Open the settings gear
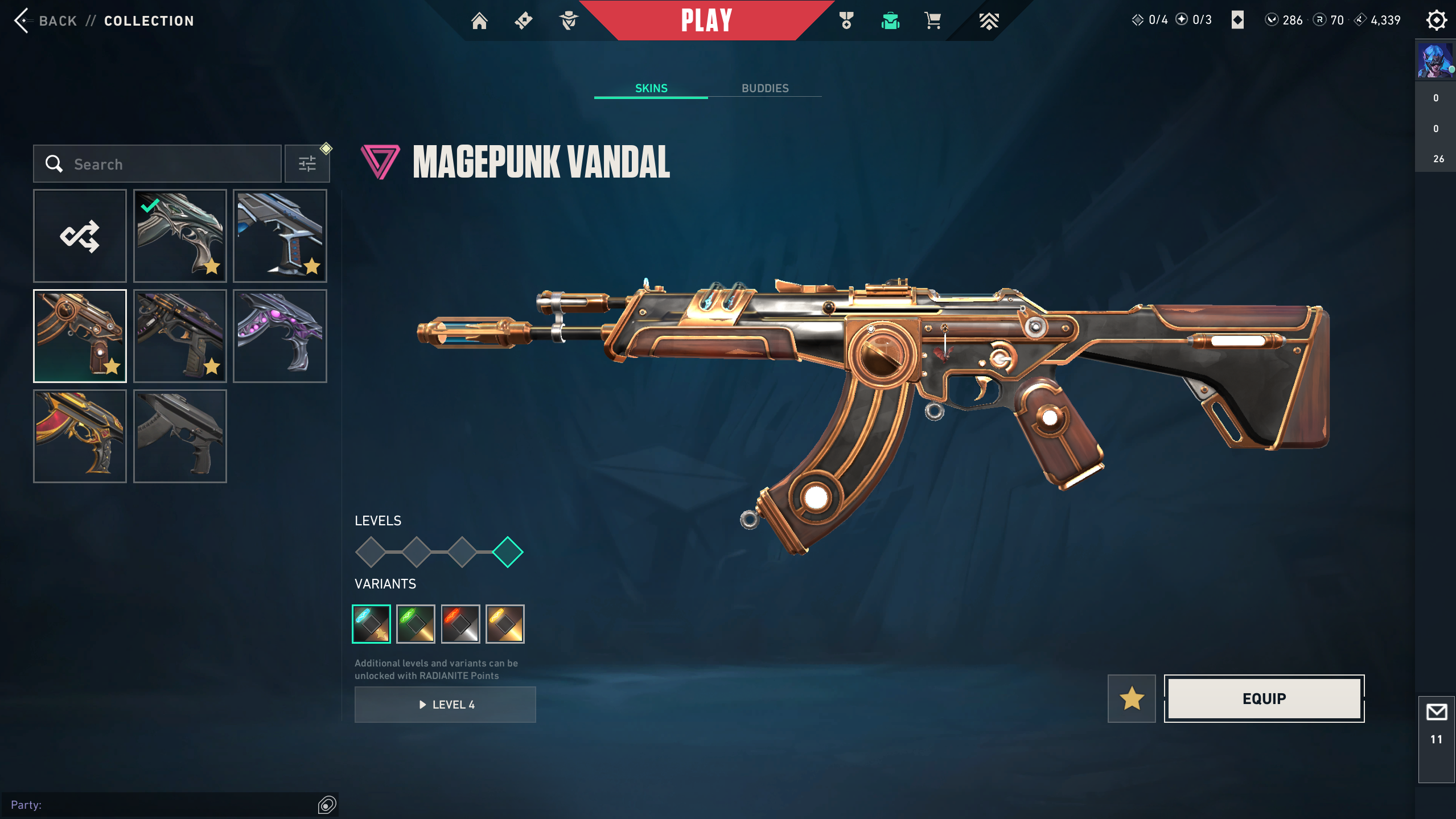Image resolution: width=1456 pixels, height=819 pixels. 1436,21
